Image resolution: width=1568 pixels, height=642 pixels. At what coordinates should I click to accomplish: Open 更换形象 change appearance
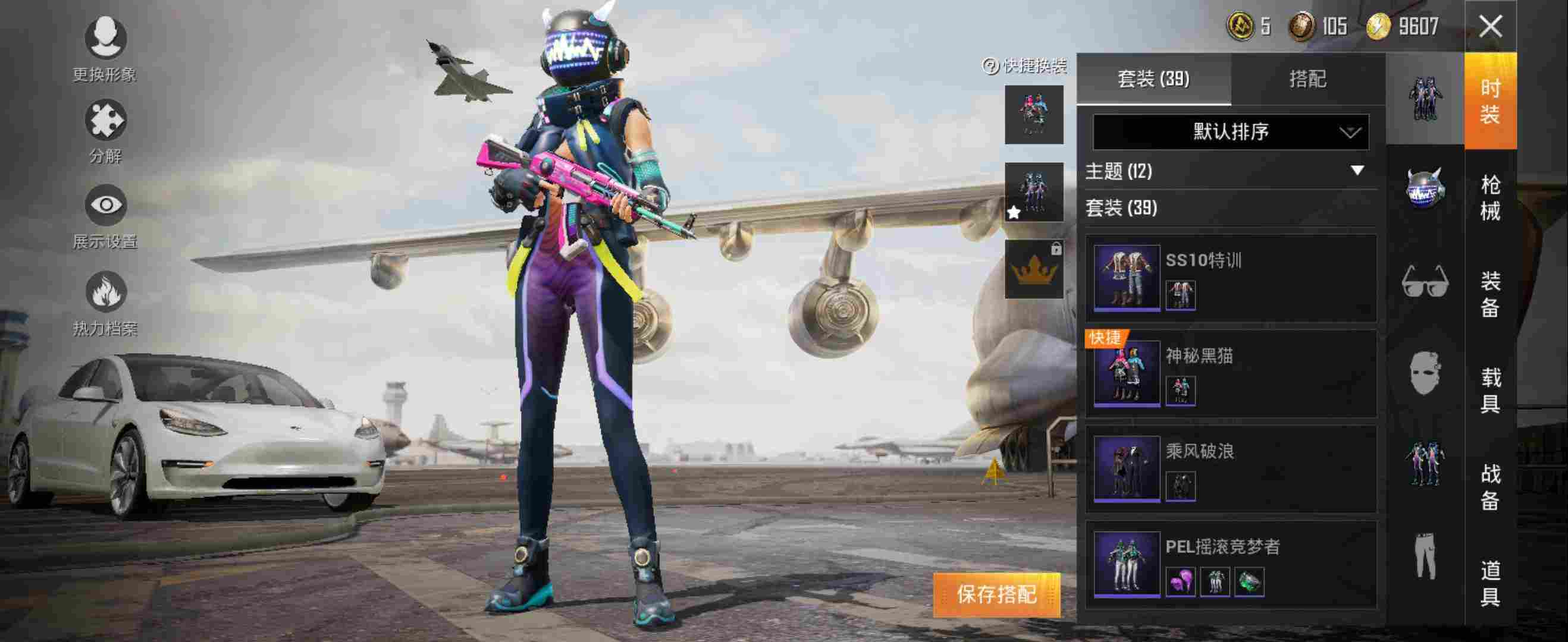tap(105, 49)
